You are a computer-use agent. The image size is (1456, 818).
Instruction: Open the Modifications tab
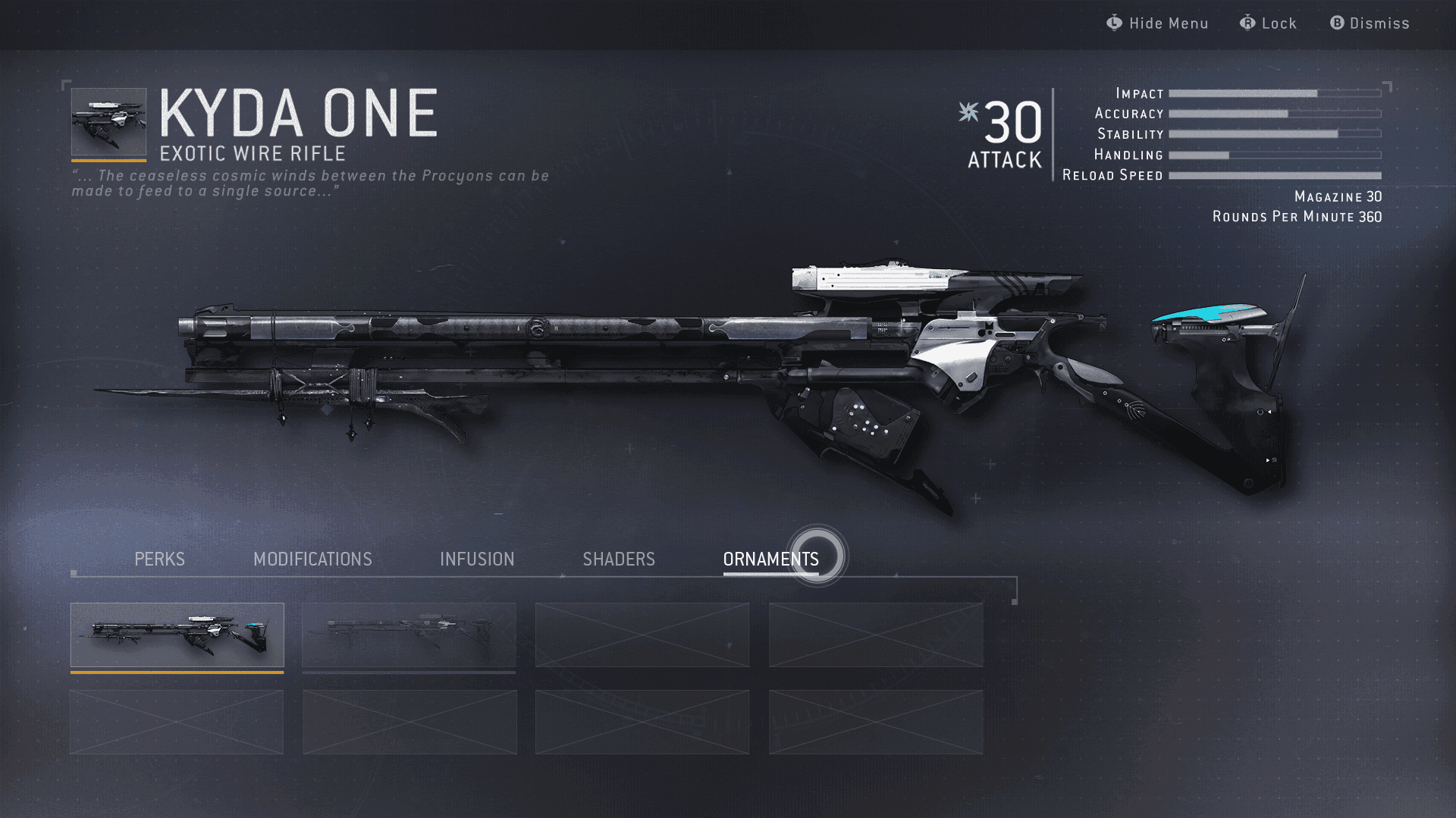[312, 559]
